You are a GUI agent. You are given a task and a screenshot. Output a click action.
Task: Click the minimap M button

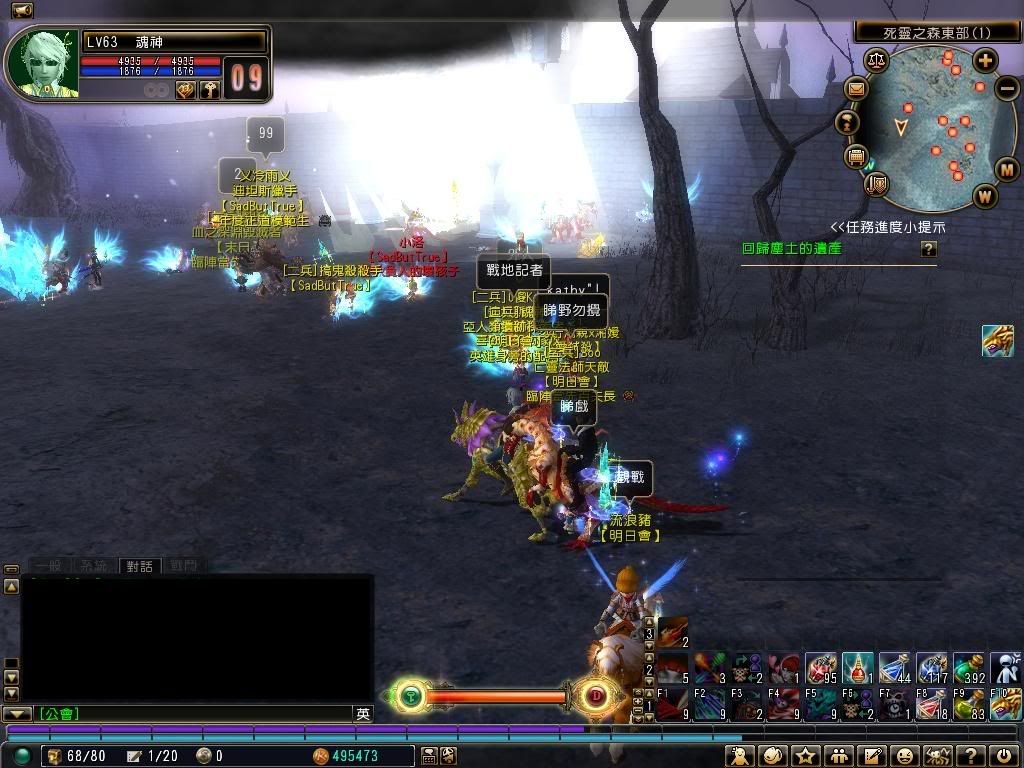1006,169
